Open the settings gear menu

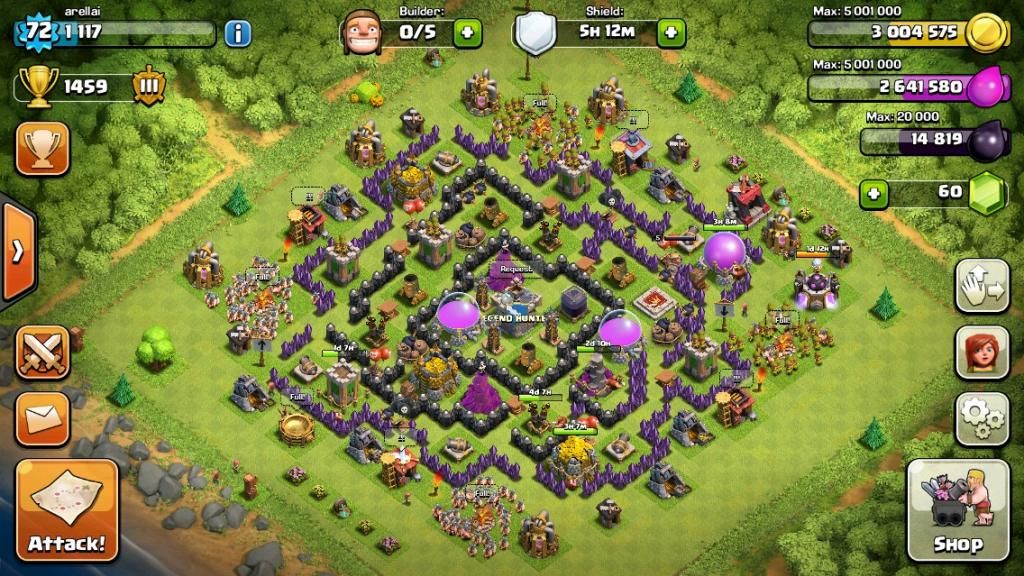click(981, 418)
